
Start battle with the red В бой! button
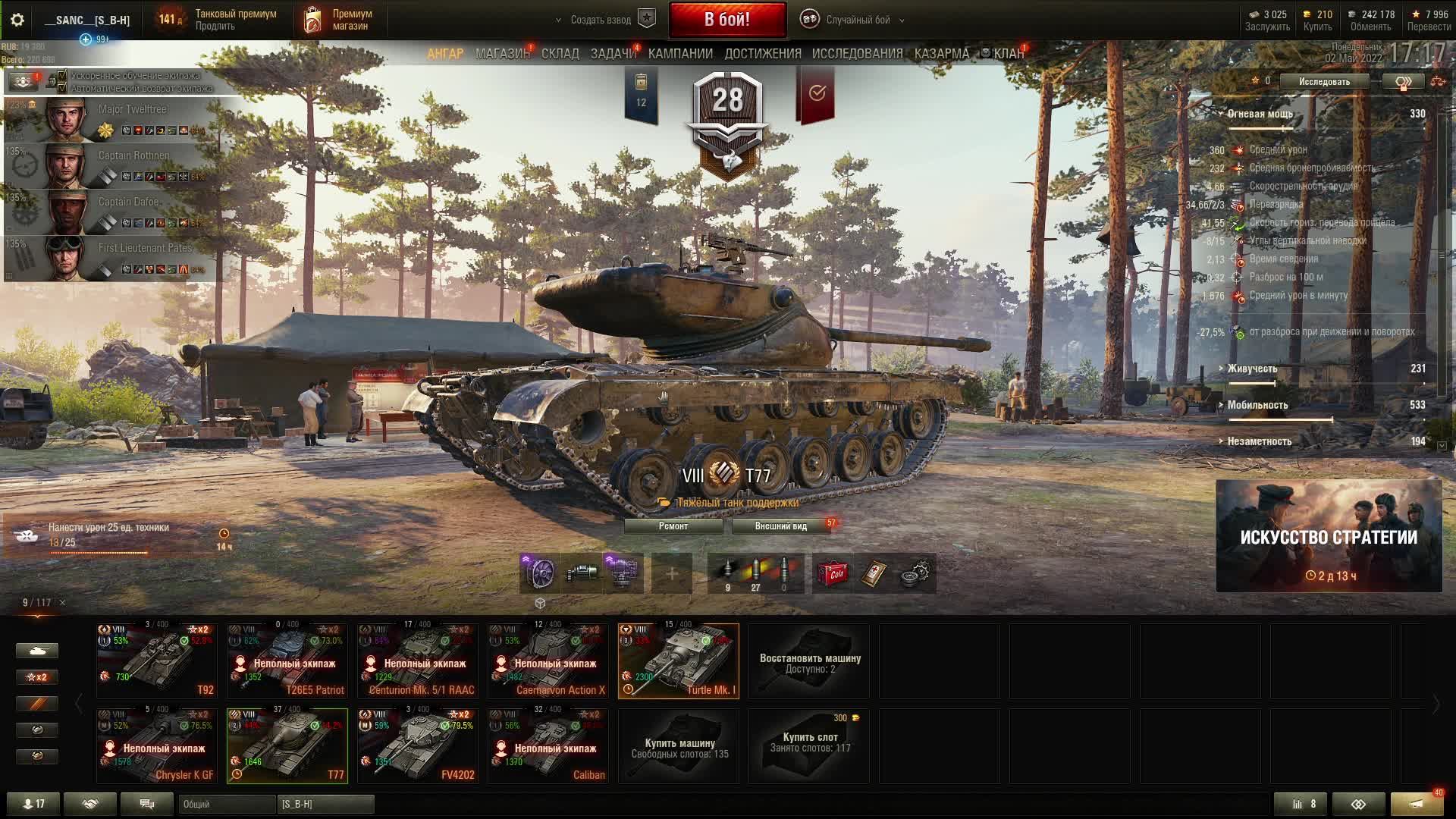pos(726,20)
